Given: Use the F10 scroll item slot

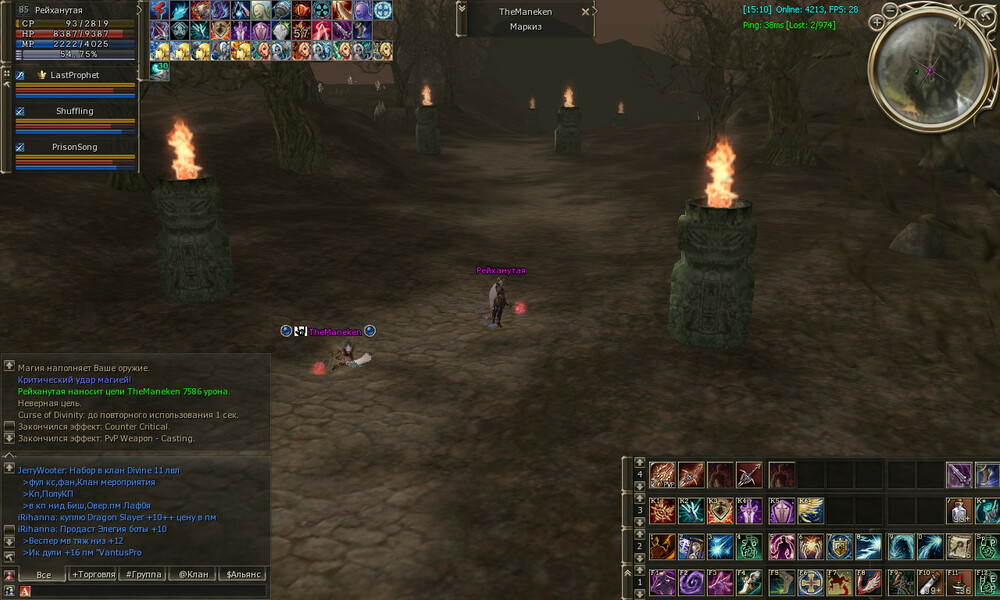Looking at the screenshot, I should pos(930,582).
